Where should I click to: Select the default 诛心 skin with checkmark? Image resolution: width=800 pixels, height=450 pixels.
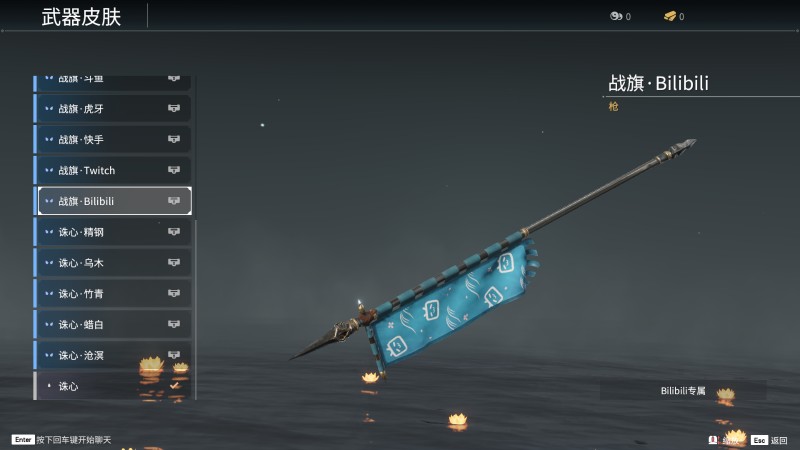(112, 386)
